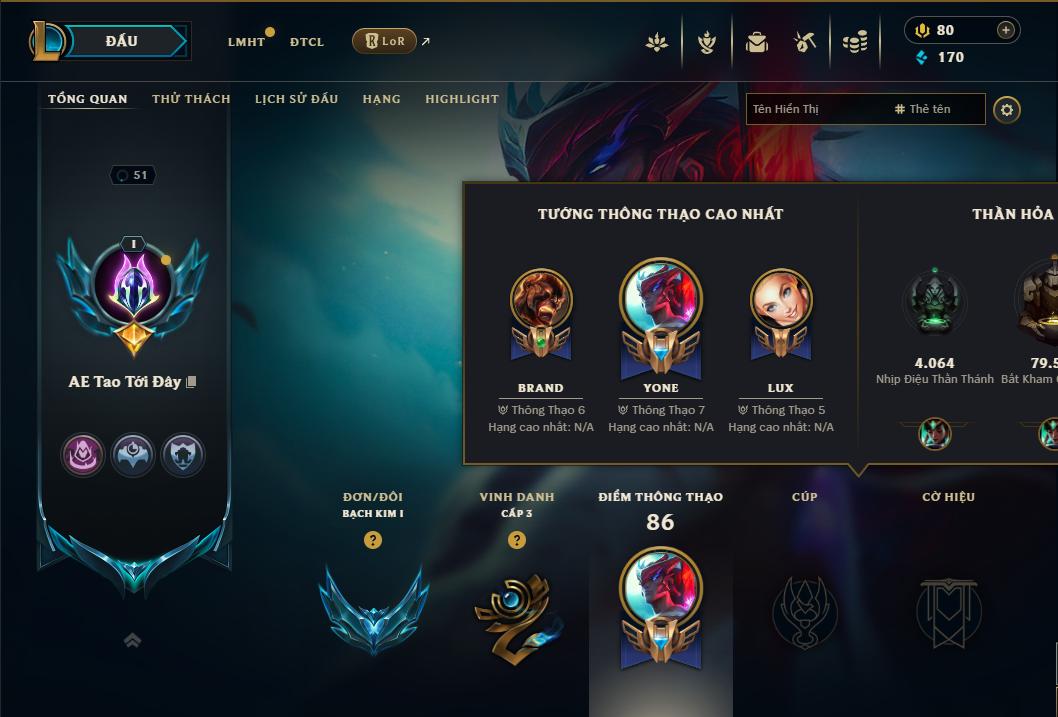This screenshot has width=1058, height=717.
Task: Switch to the Thử Thách tab
Action: 191,99
